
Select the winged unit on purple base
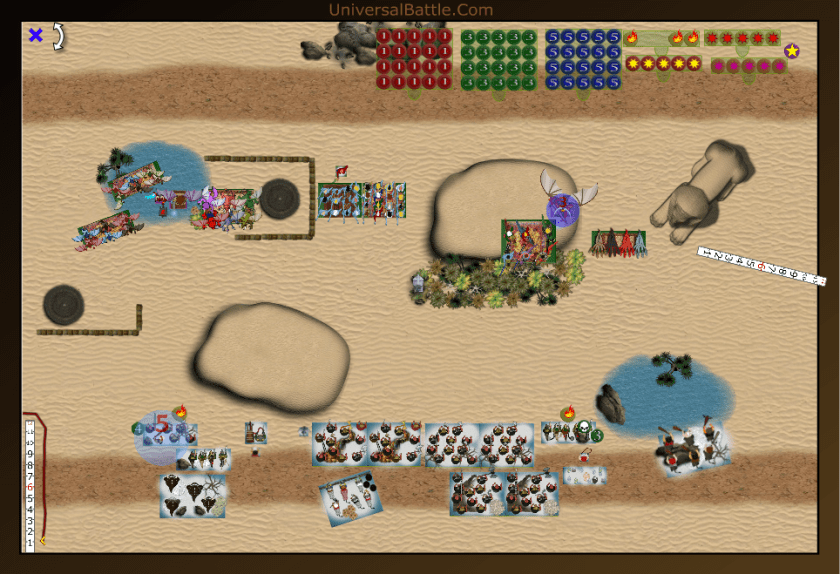564,208
